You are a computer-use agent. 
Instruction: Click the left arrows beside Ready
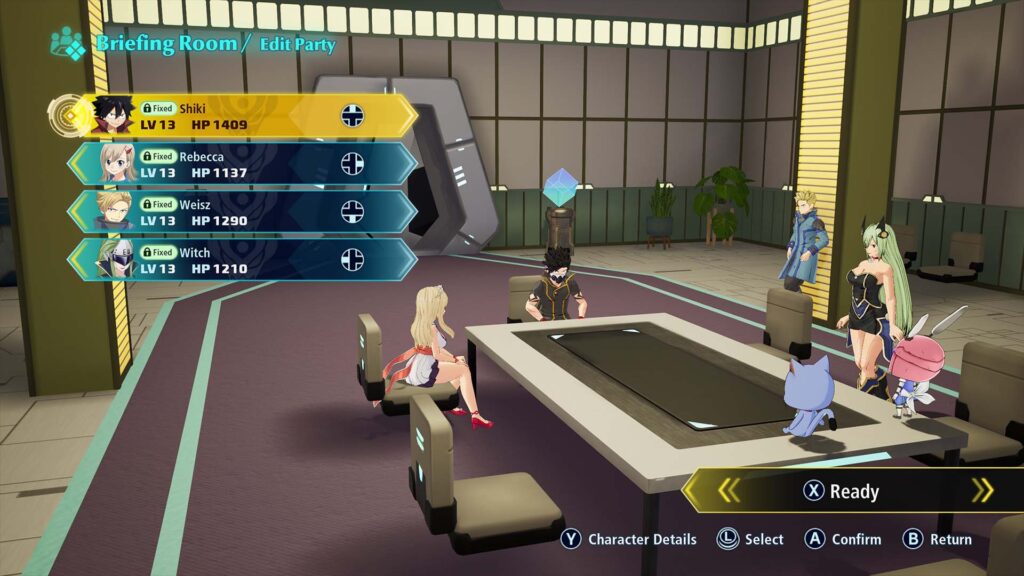pyautogui.click(x=729, y=490)
